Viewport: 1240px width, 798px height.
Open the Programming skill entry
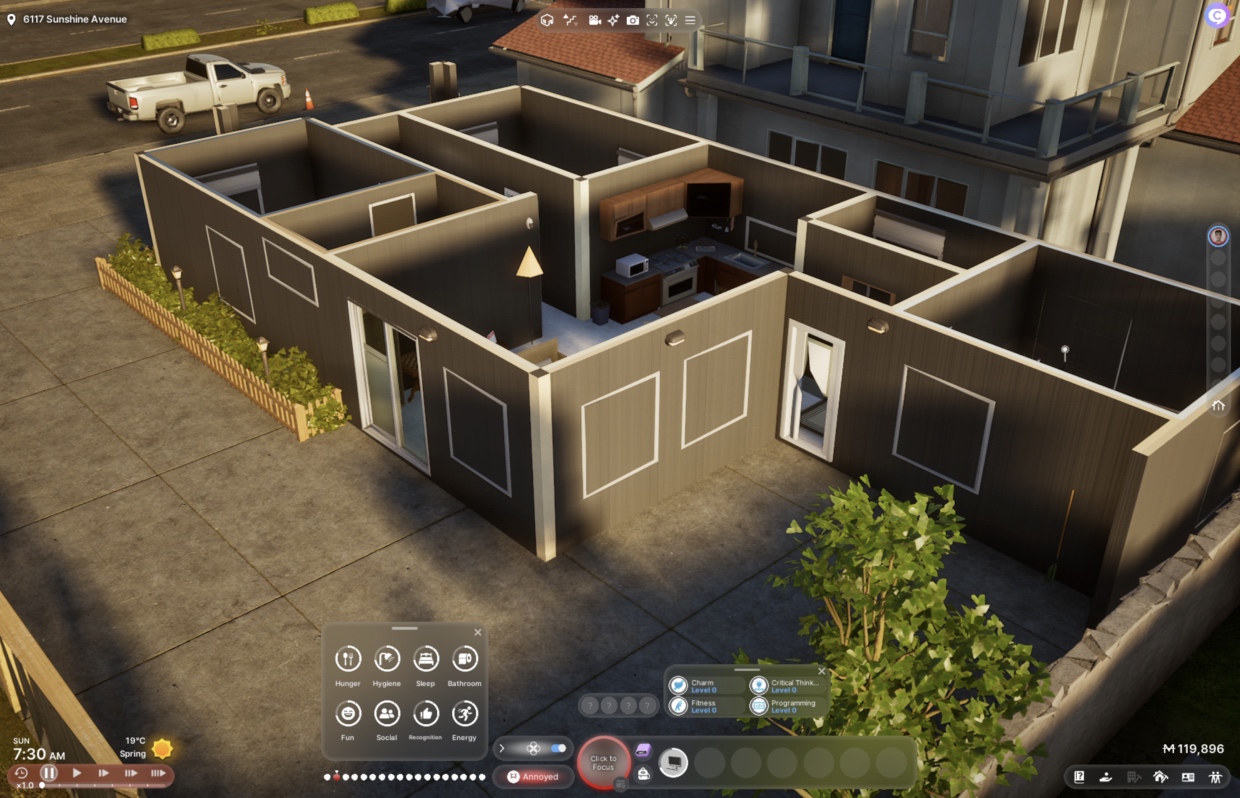point(790,706)
